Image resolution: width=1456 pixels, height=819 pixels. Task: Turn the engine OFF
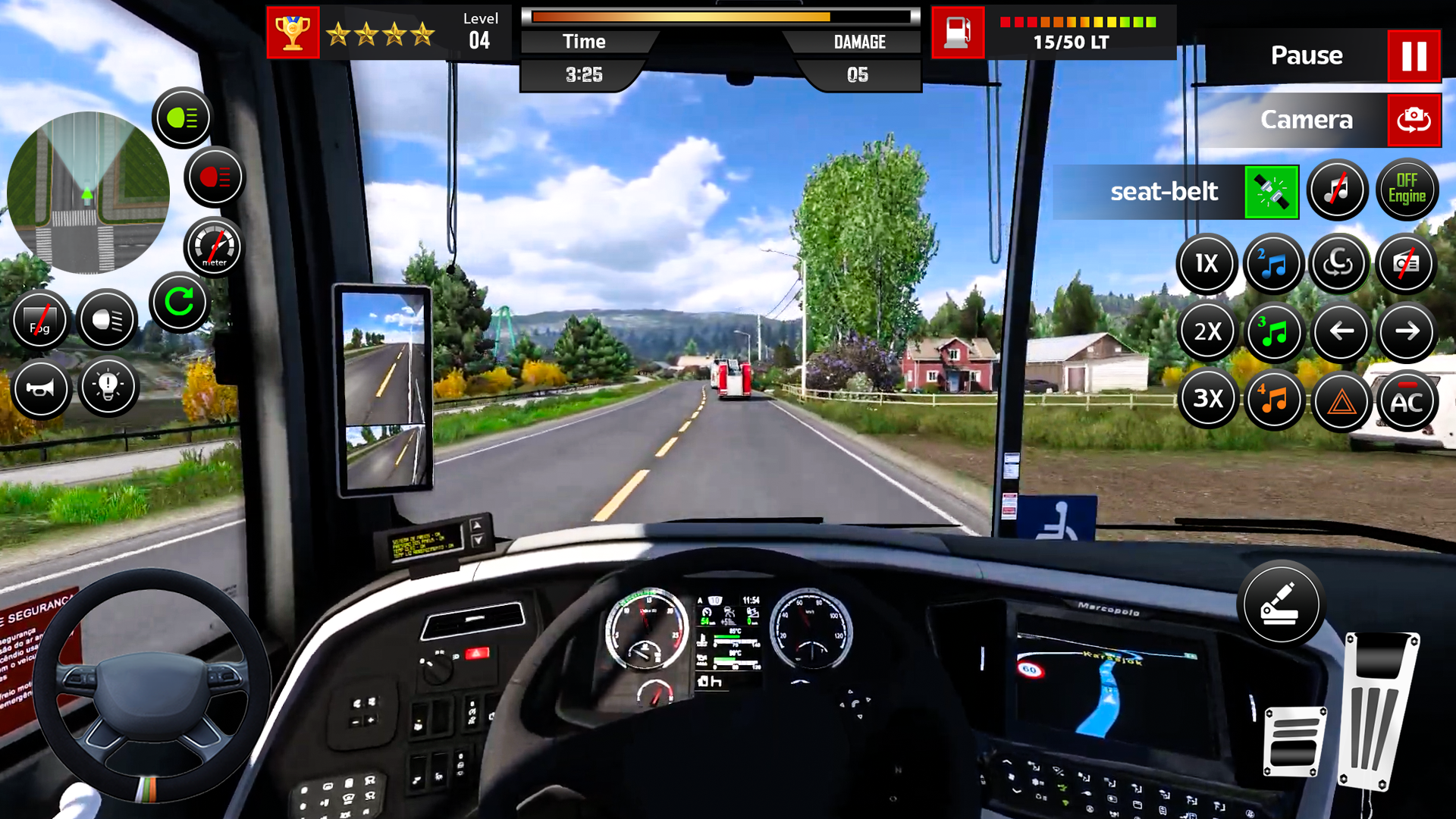tap(1407, 188)
